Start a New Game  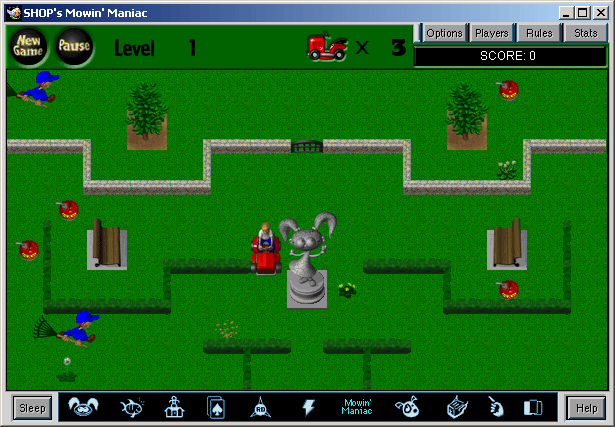click(x=27, y=45)
